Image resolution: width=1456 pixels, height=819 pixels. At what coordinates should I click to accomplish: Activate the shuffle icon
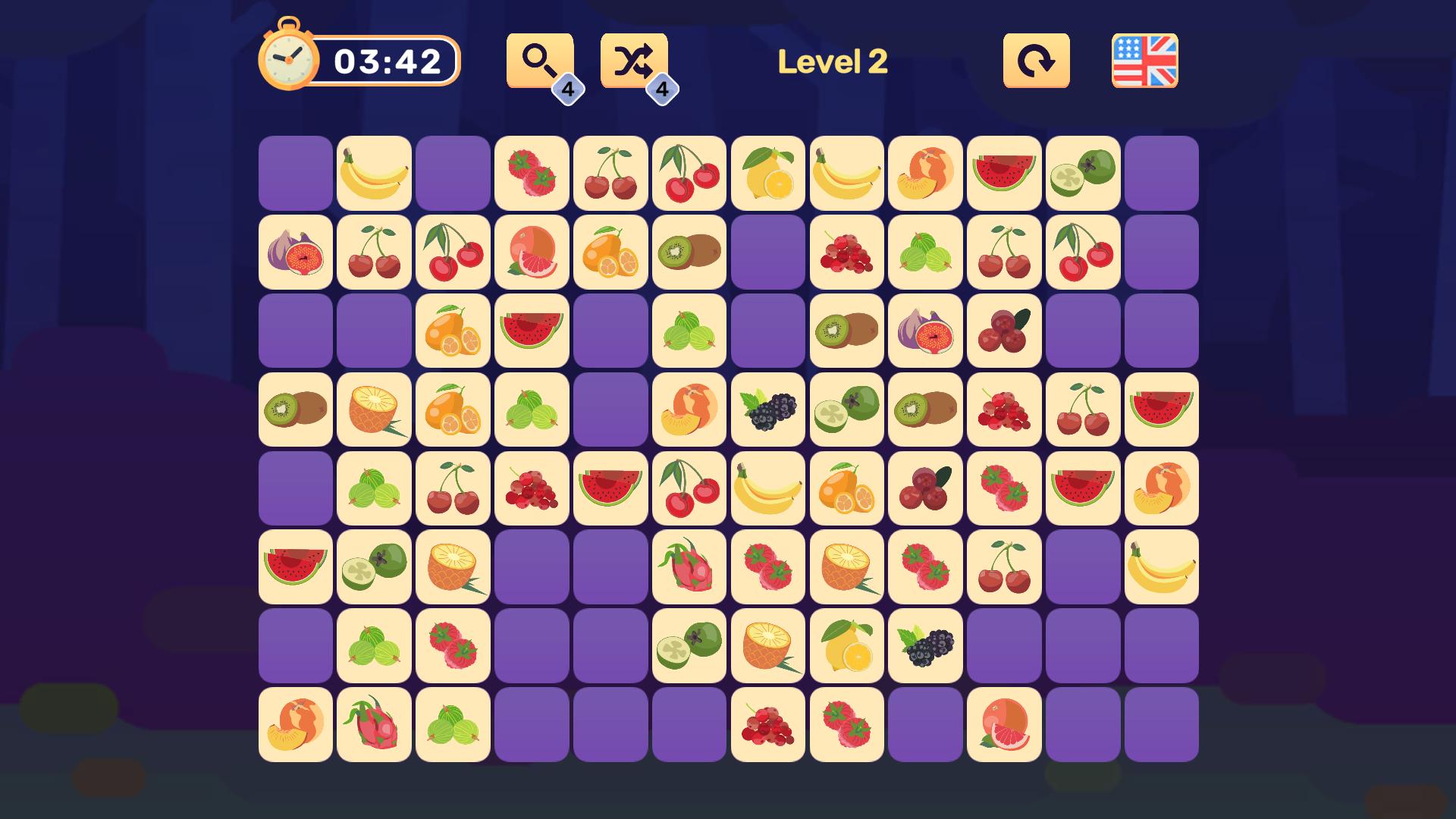[635, 59]
